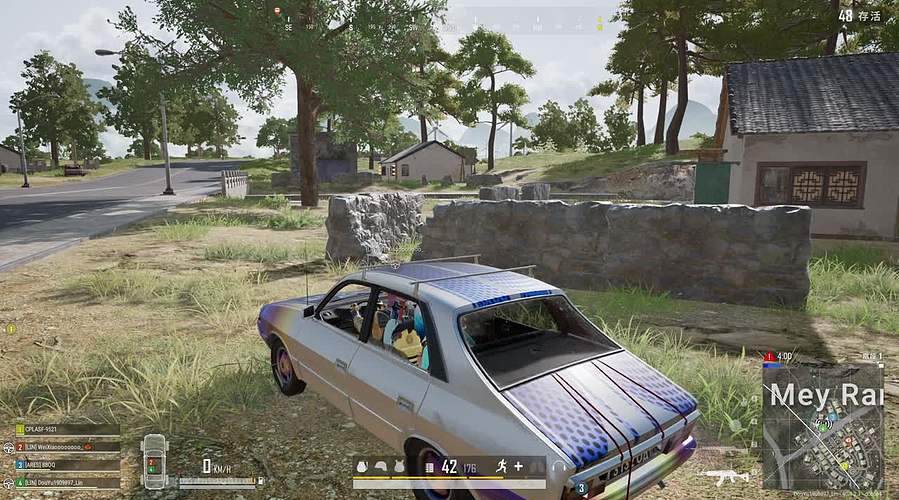
Task: Click the vehicle seat diagram icon
Action: (x=154, y=461)
